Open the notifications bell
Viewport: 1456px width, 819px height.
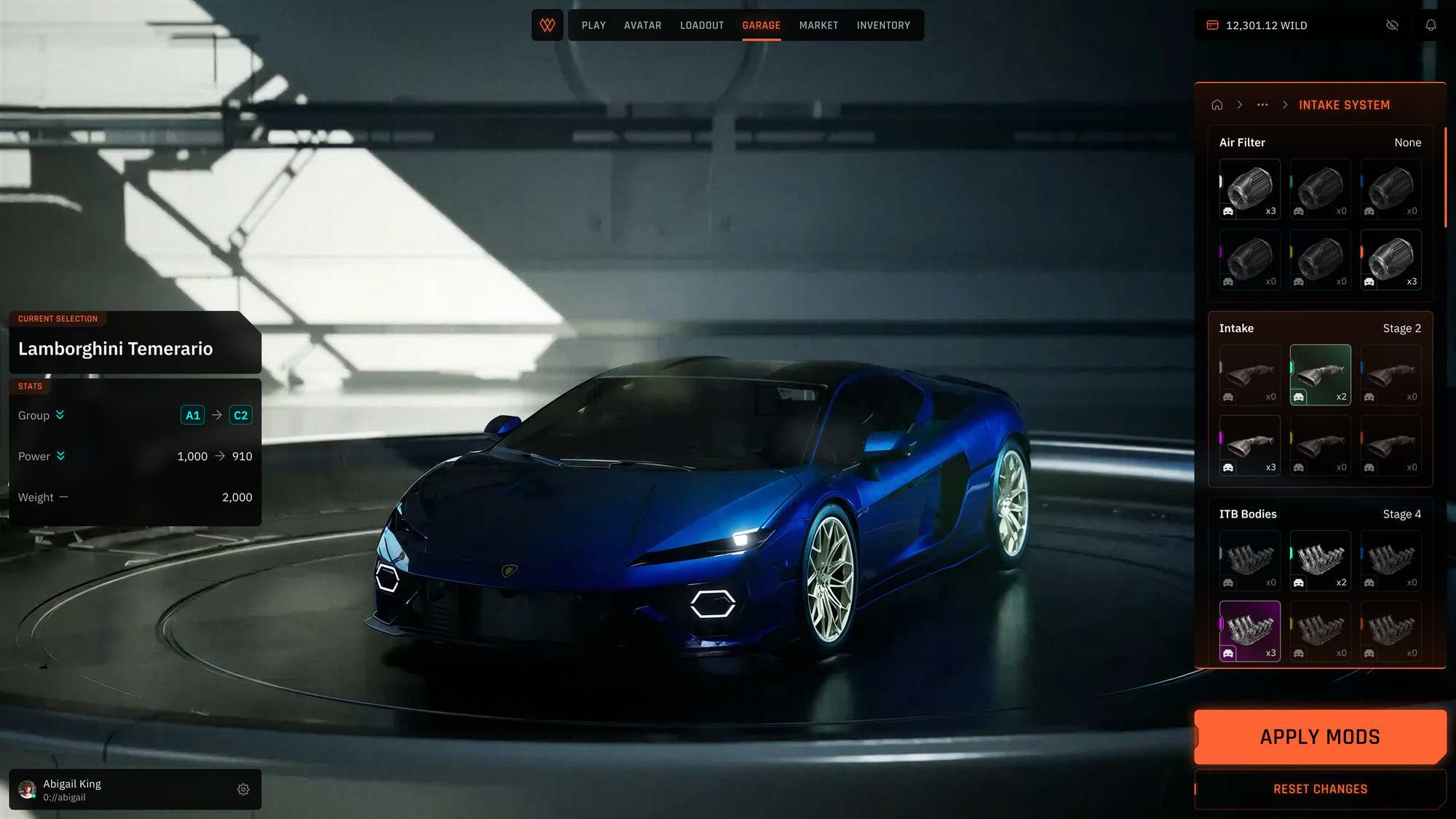pyautogui.click(x=1431, y=25)
